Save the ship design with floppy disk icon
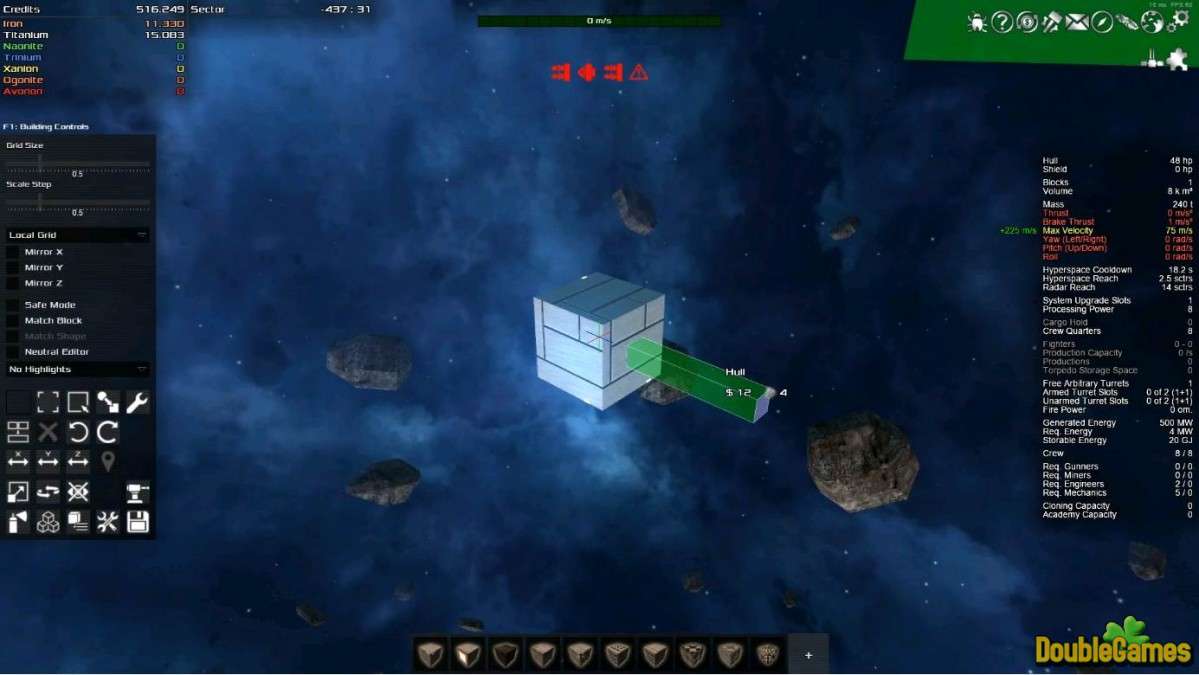The image size is (1199, 675). pos(137,521)
